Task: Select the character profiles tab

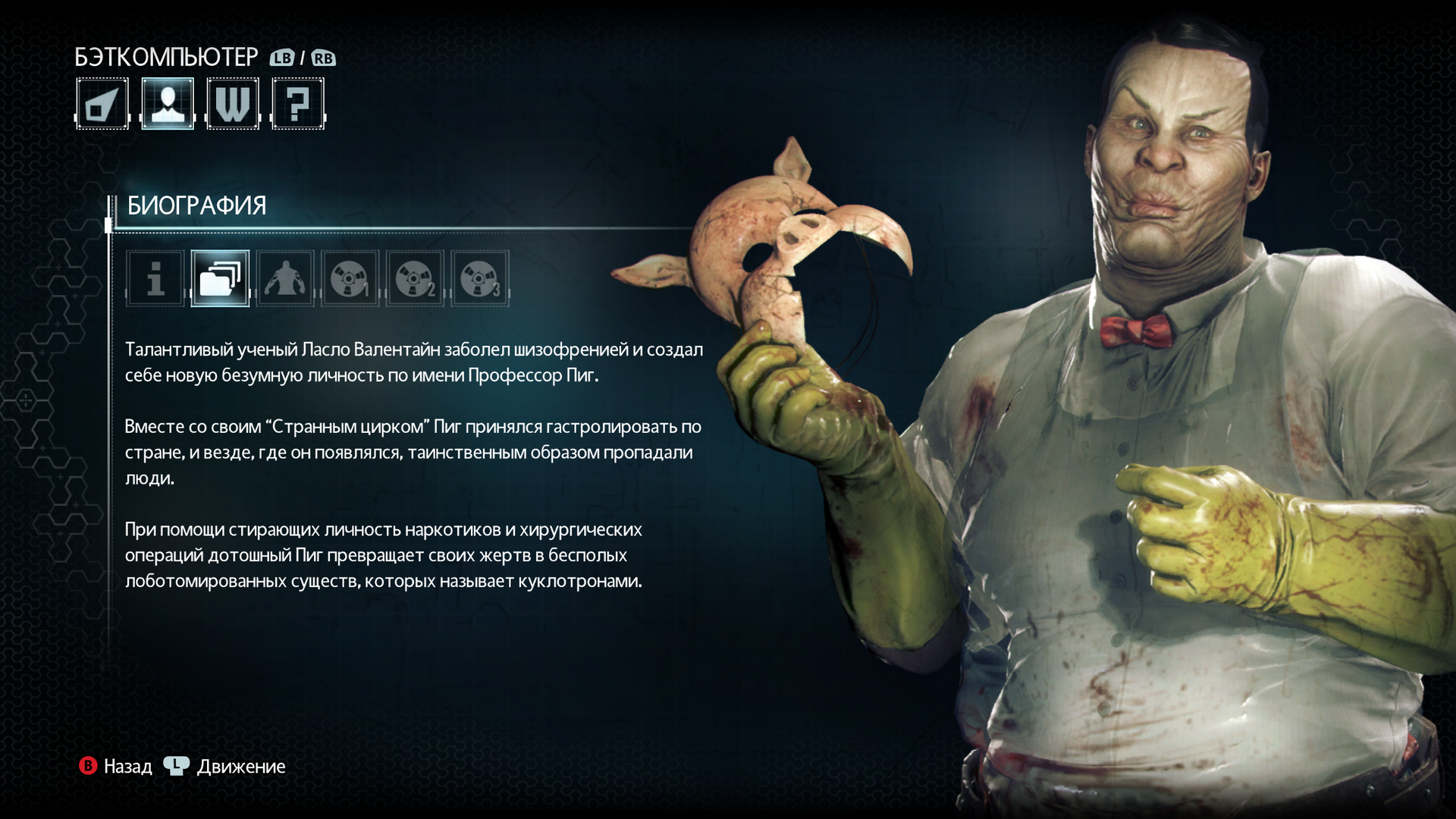Action: [168, 104]
